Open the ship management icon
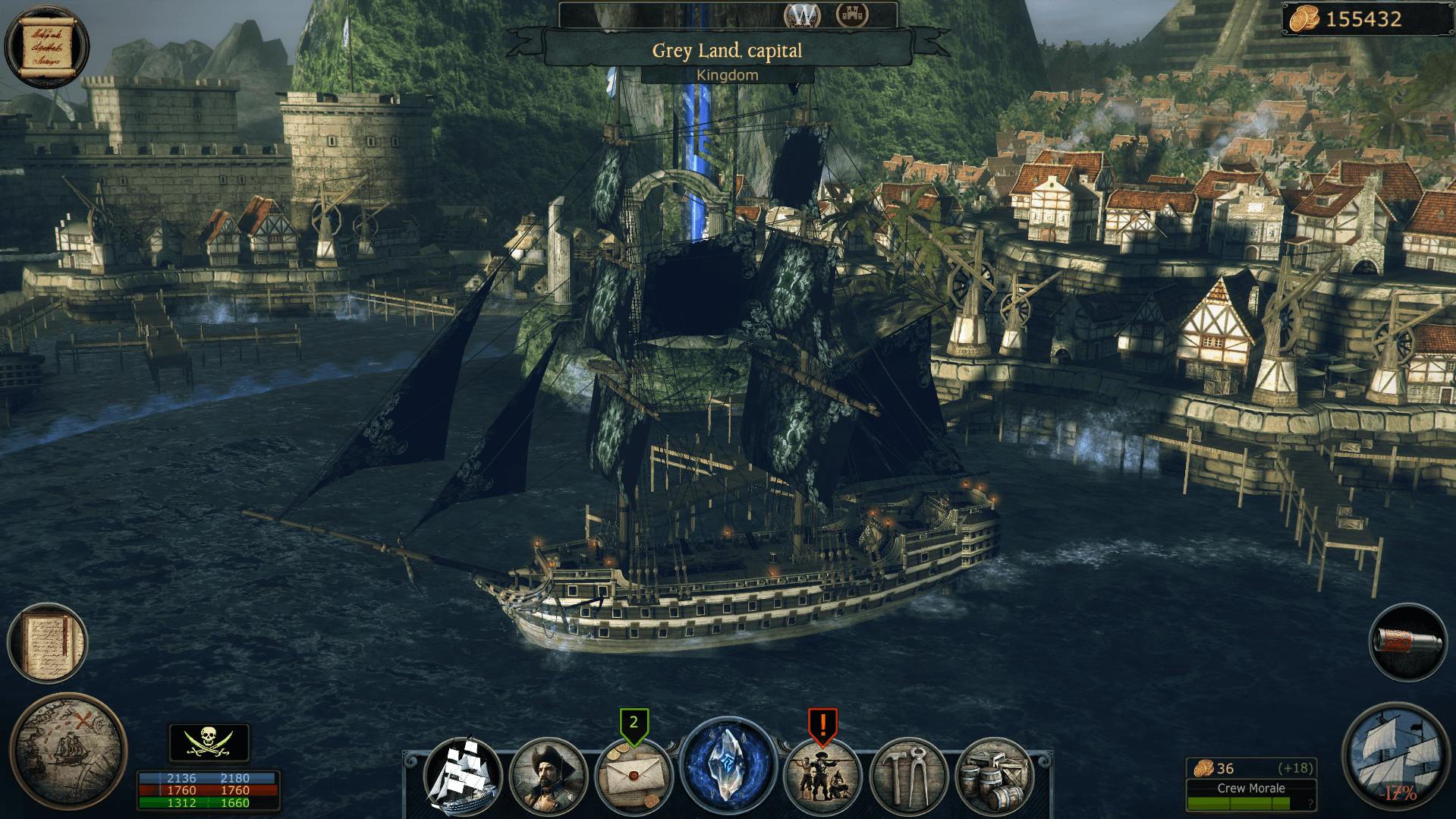The width and height of the screenshot is (1456, 819). click(463, 776)
